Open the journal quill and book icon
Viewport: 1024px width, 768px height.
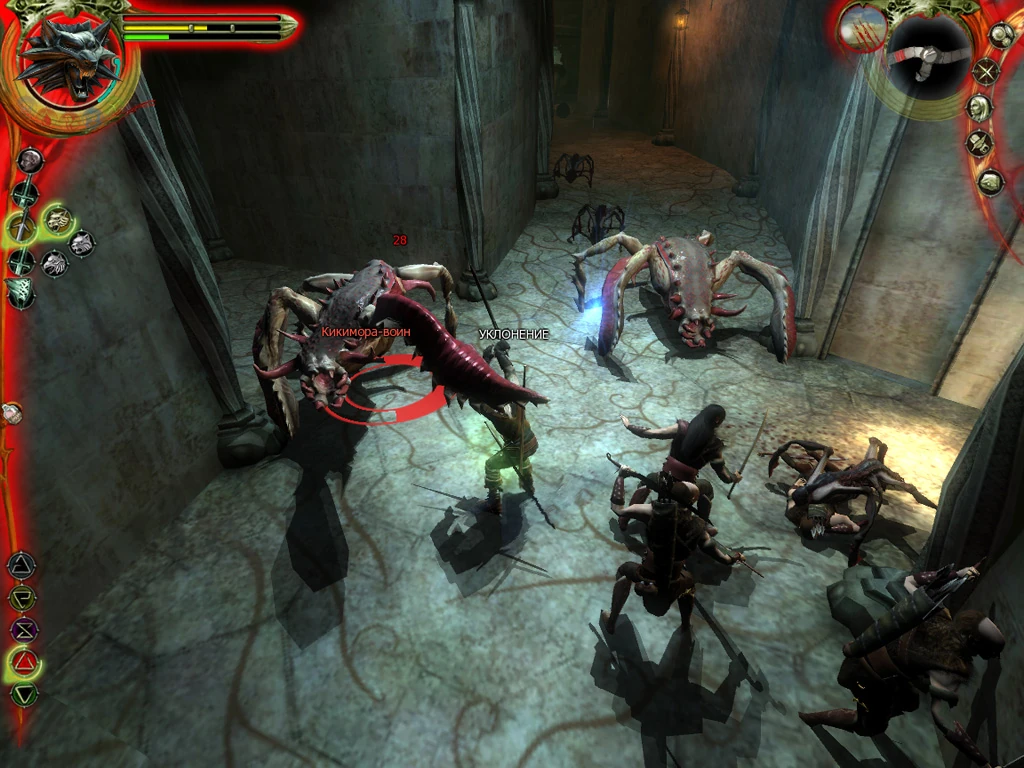point(980,144)
